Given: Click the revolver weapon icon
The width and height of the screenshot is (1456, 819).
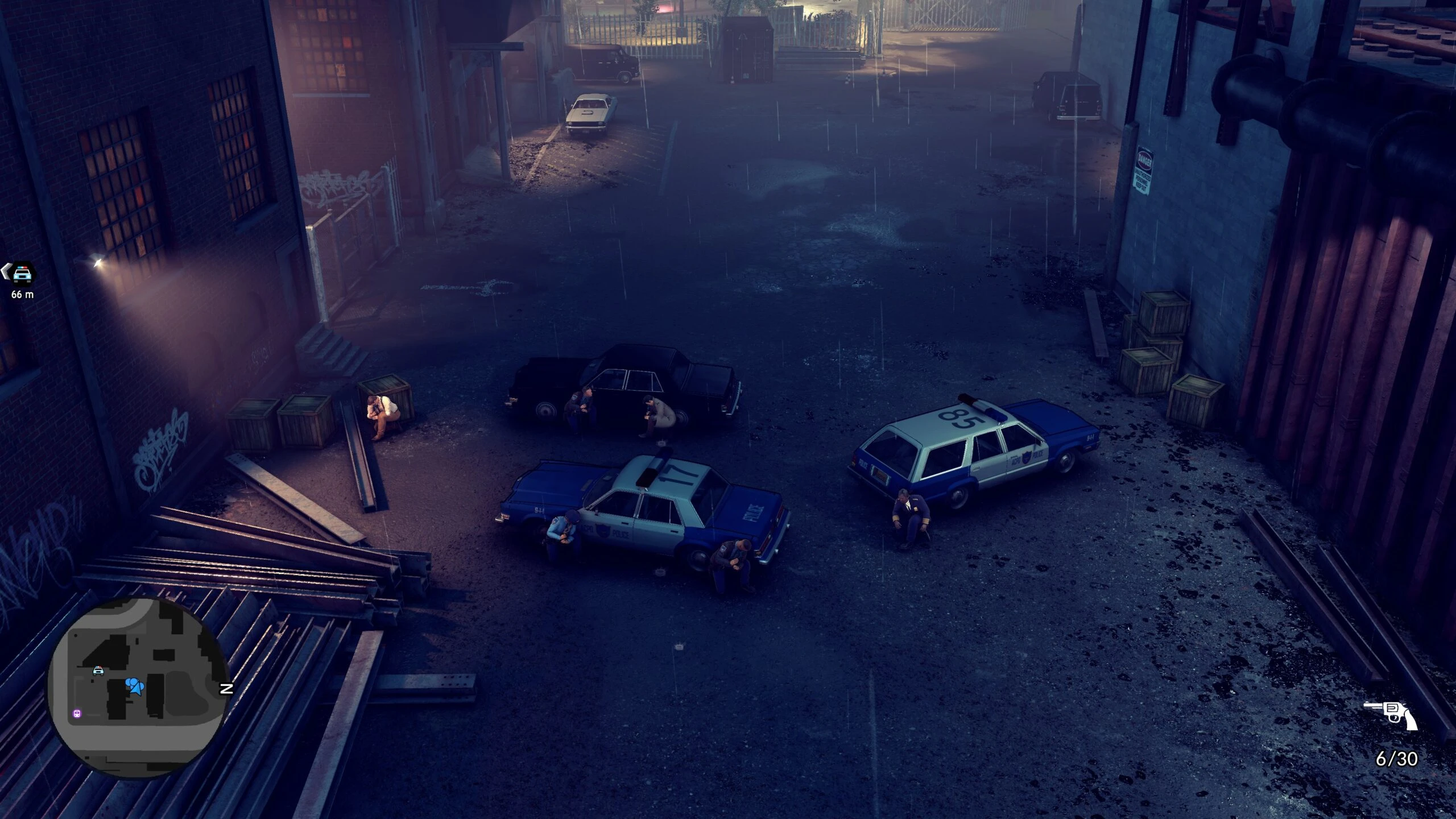Looking at the screenshot, I should coord(1391,715).
